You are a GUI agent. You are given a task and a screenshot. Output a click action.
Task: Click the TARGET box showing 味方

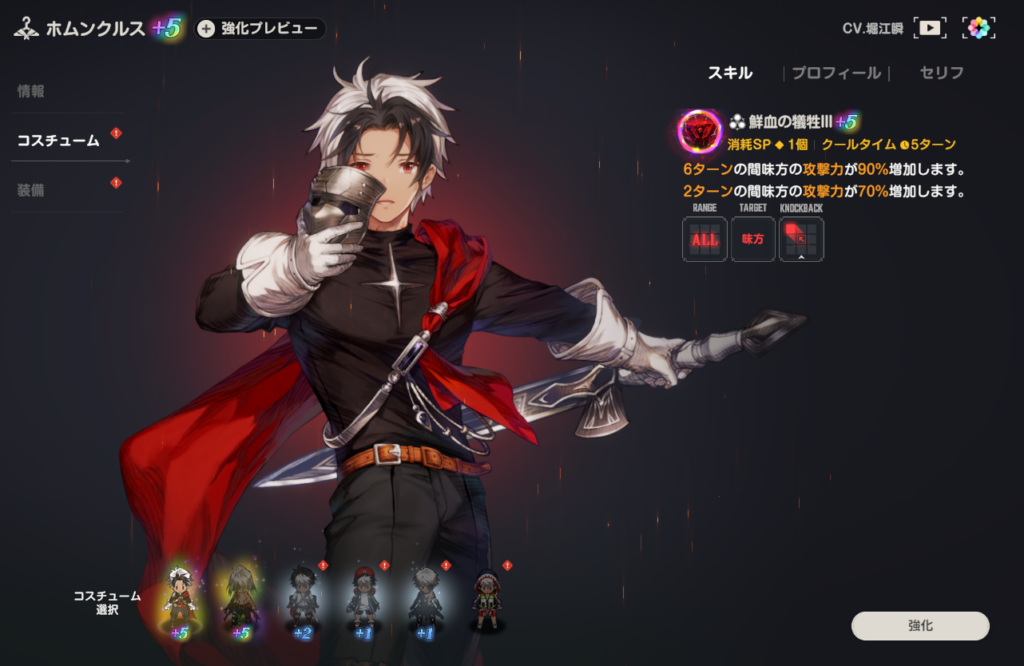pos(753,240)
